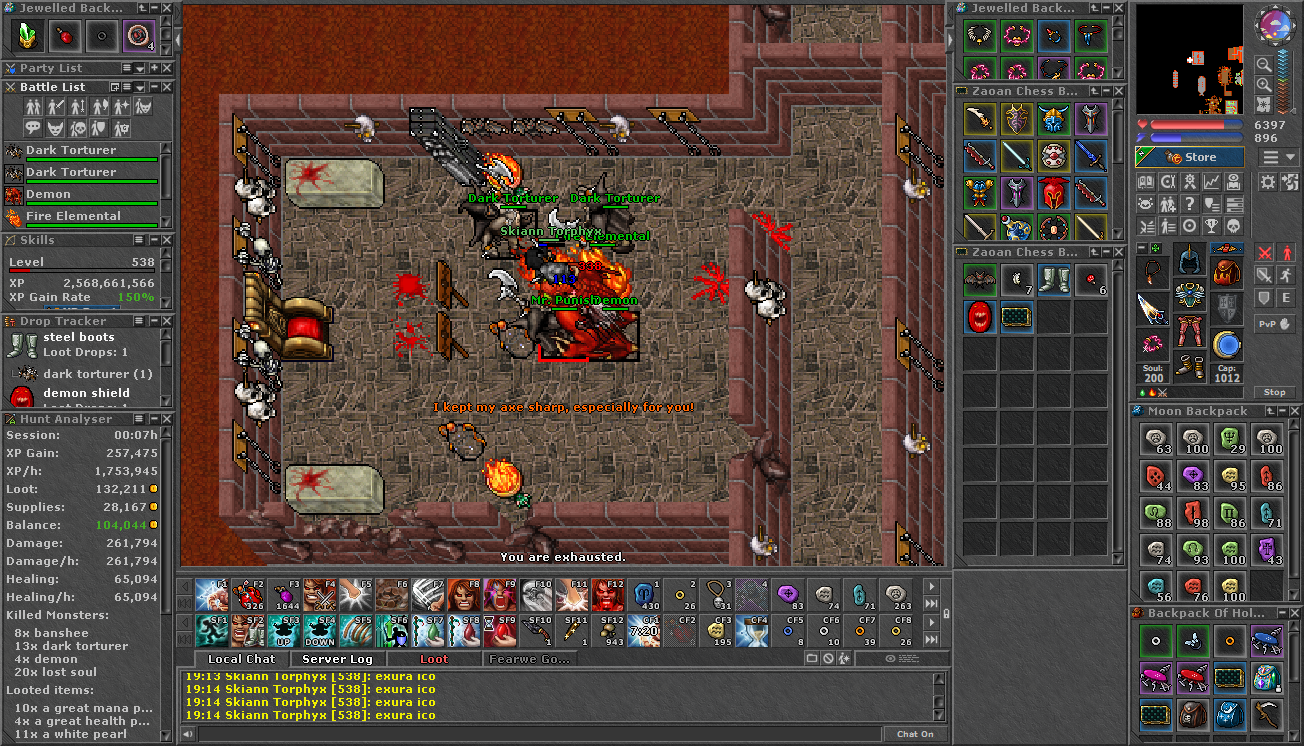The height and width of the screenshot is (746, 1304).
Task: Select the offensive fight stance red fists
Action: tap(1264, 253)
